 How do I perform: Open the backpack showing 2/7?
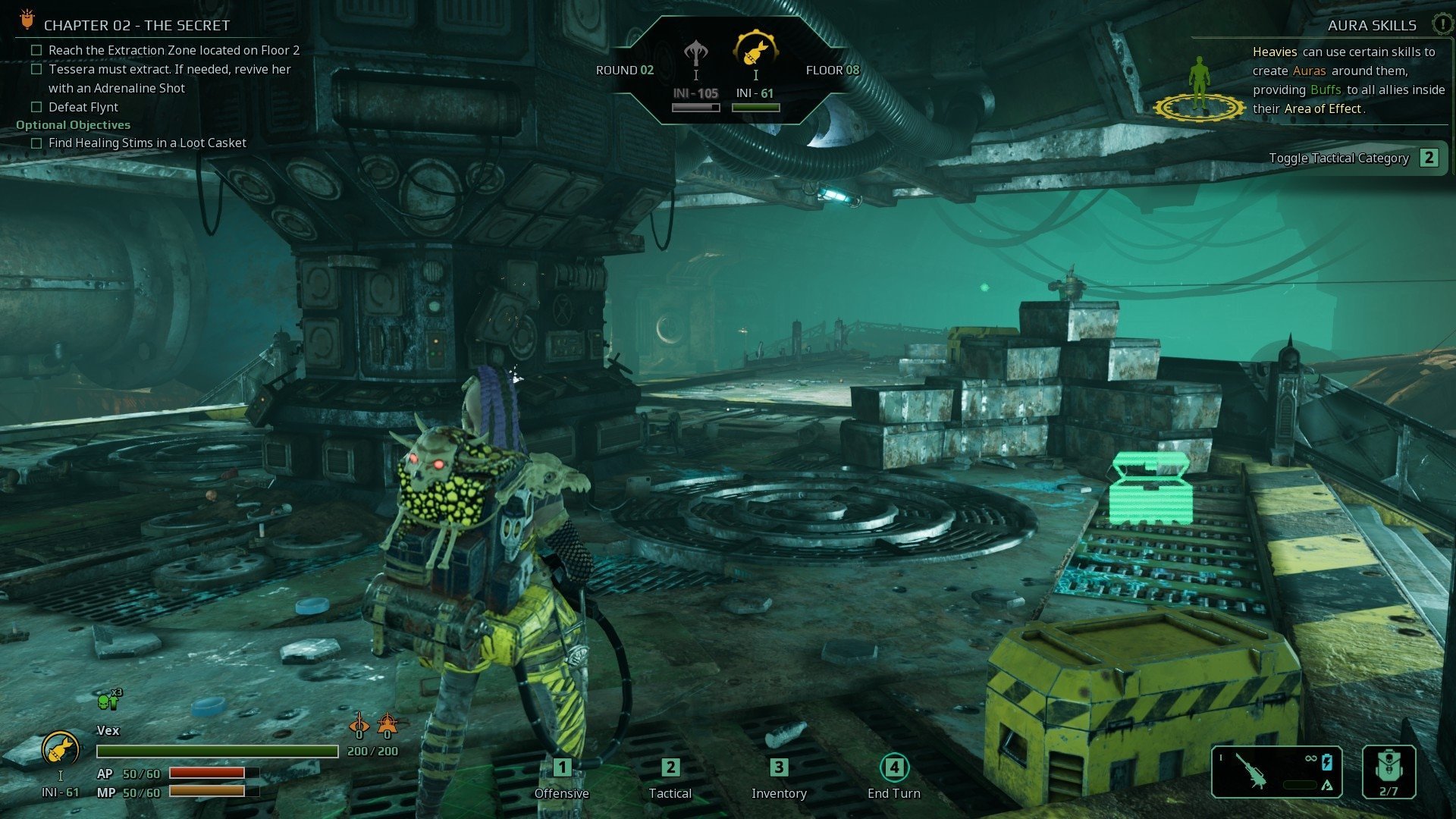1389,772
